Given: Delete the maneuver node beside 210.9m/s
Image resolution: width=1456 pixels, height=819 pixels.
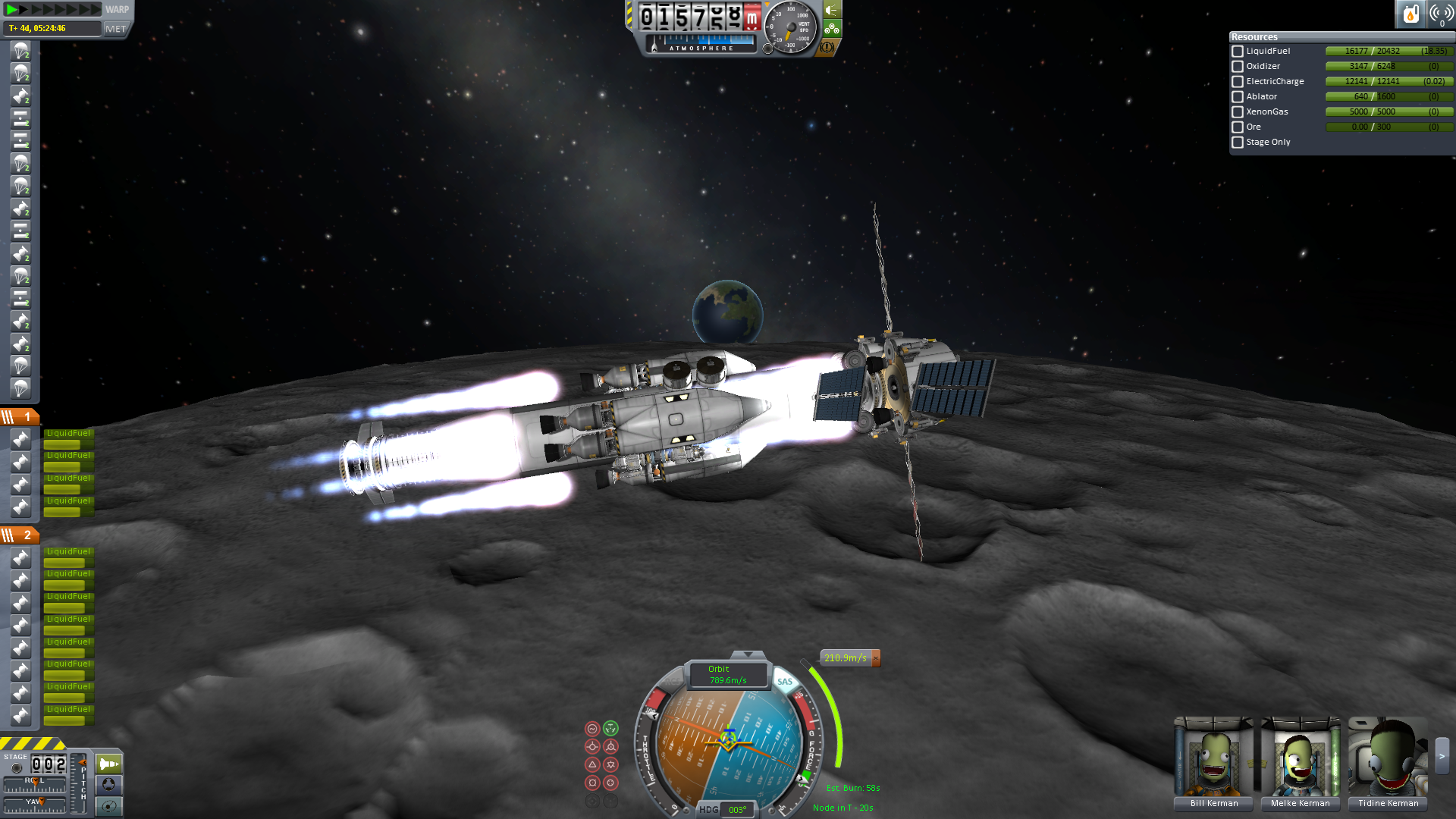Looking at the screenshot, I should (876, 658).
